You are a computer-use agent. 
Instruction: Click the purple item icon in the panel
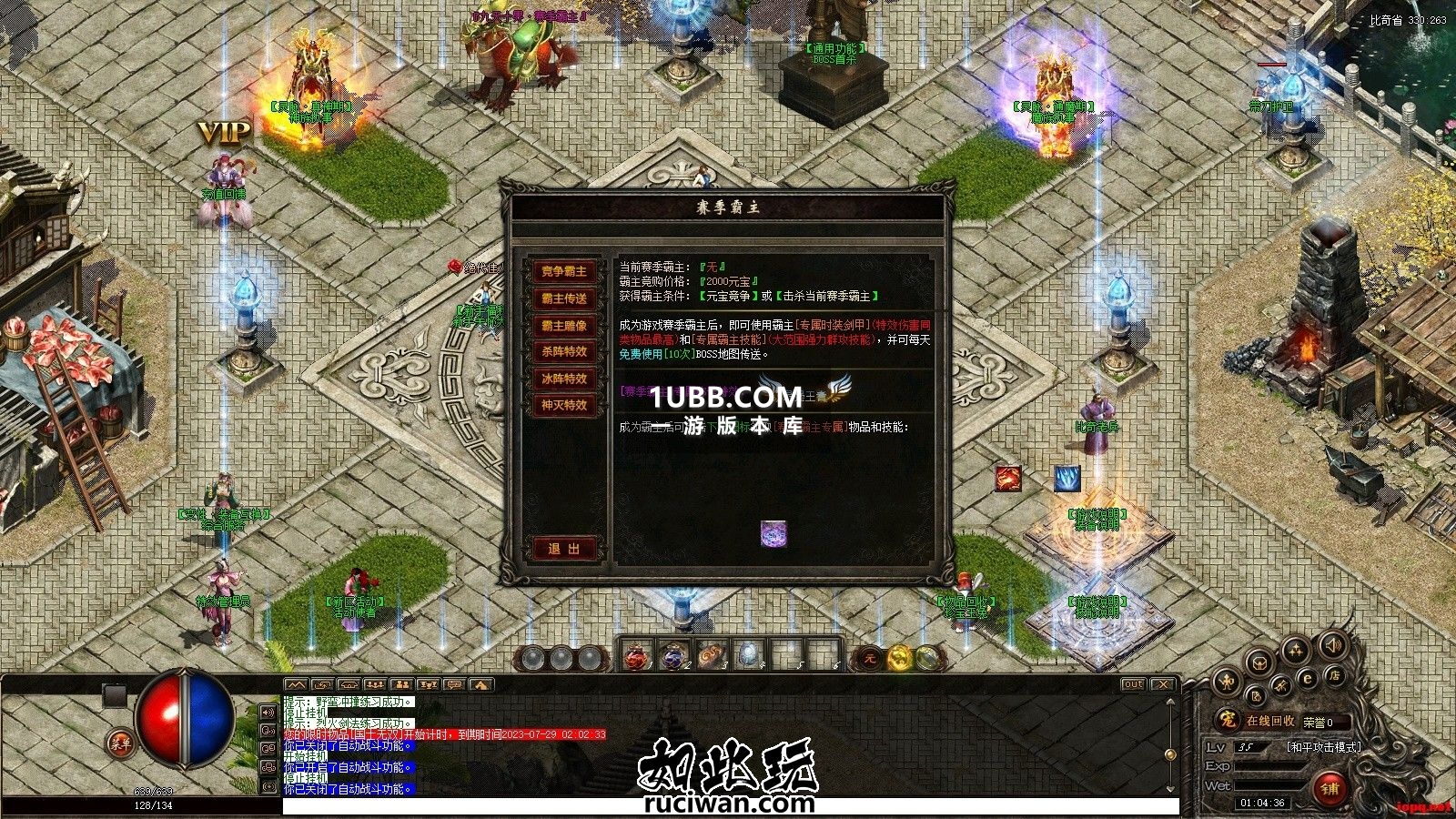(x=773, y=533)
